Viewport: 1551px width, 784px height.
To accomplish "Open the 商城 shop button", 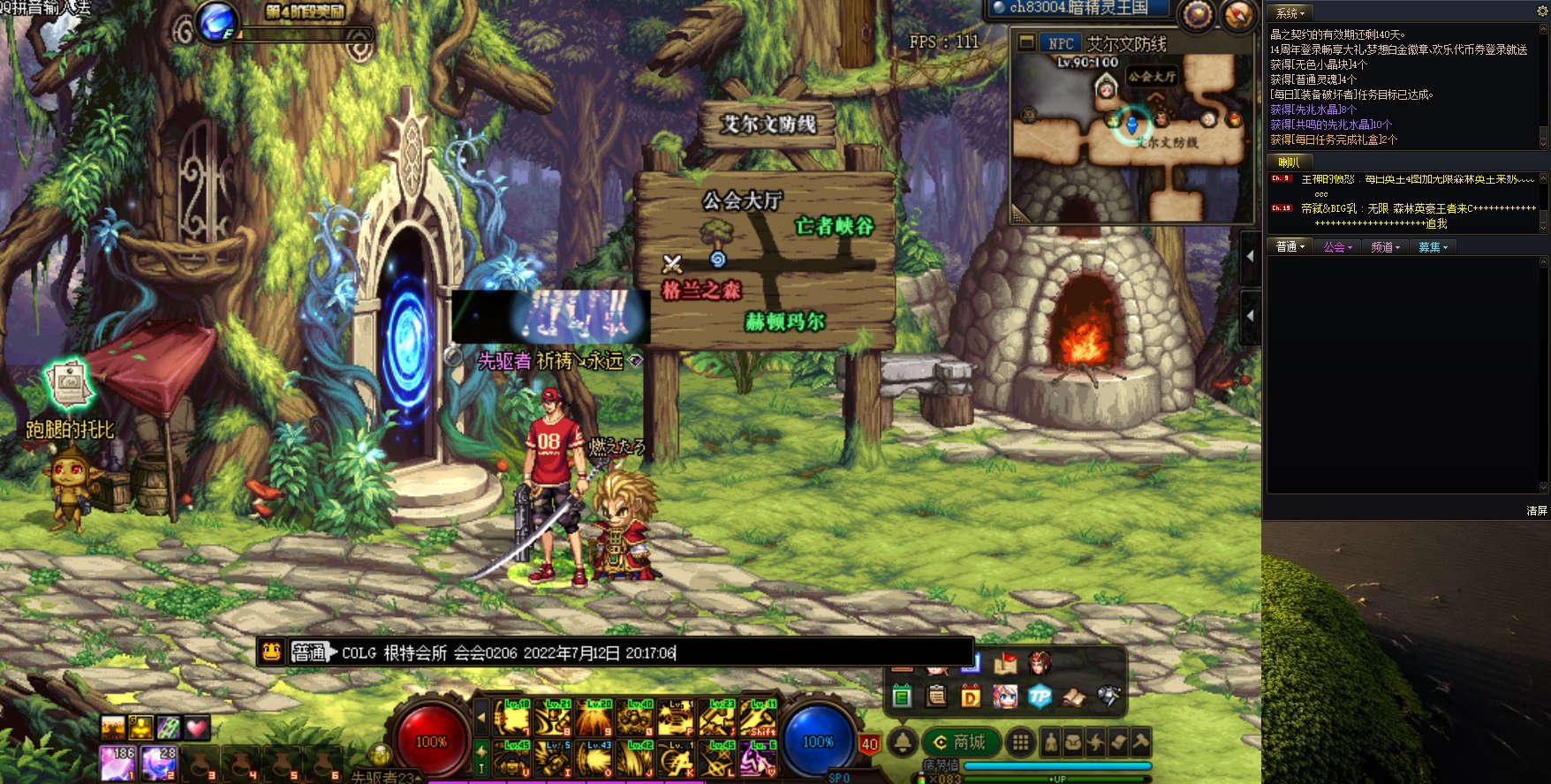I will click(960, 743).
